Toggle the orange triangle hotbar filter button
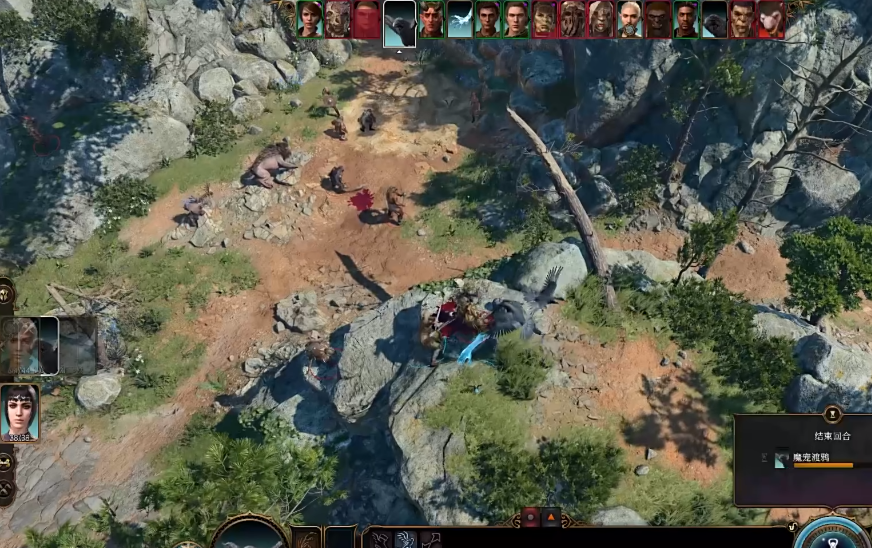872x548 pixels. pyautogui.click(x=552, y=517)
